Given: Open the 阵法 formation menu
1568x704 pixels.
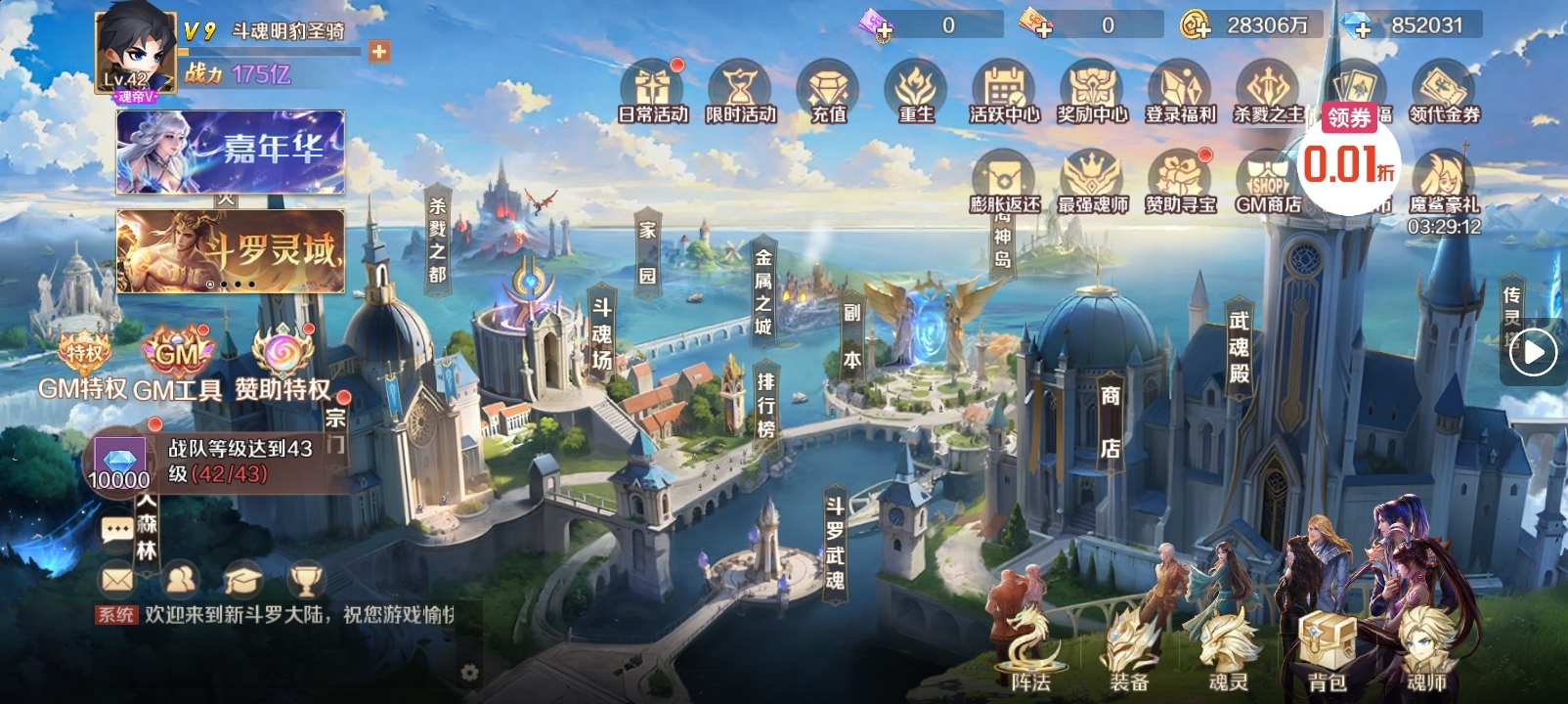Looking at the screenshot, I should [1029, 649].
